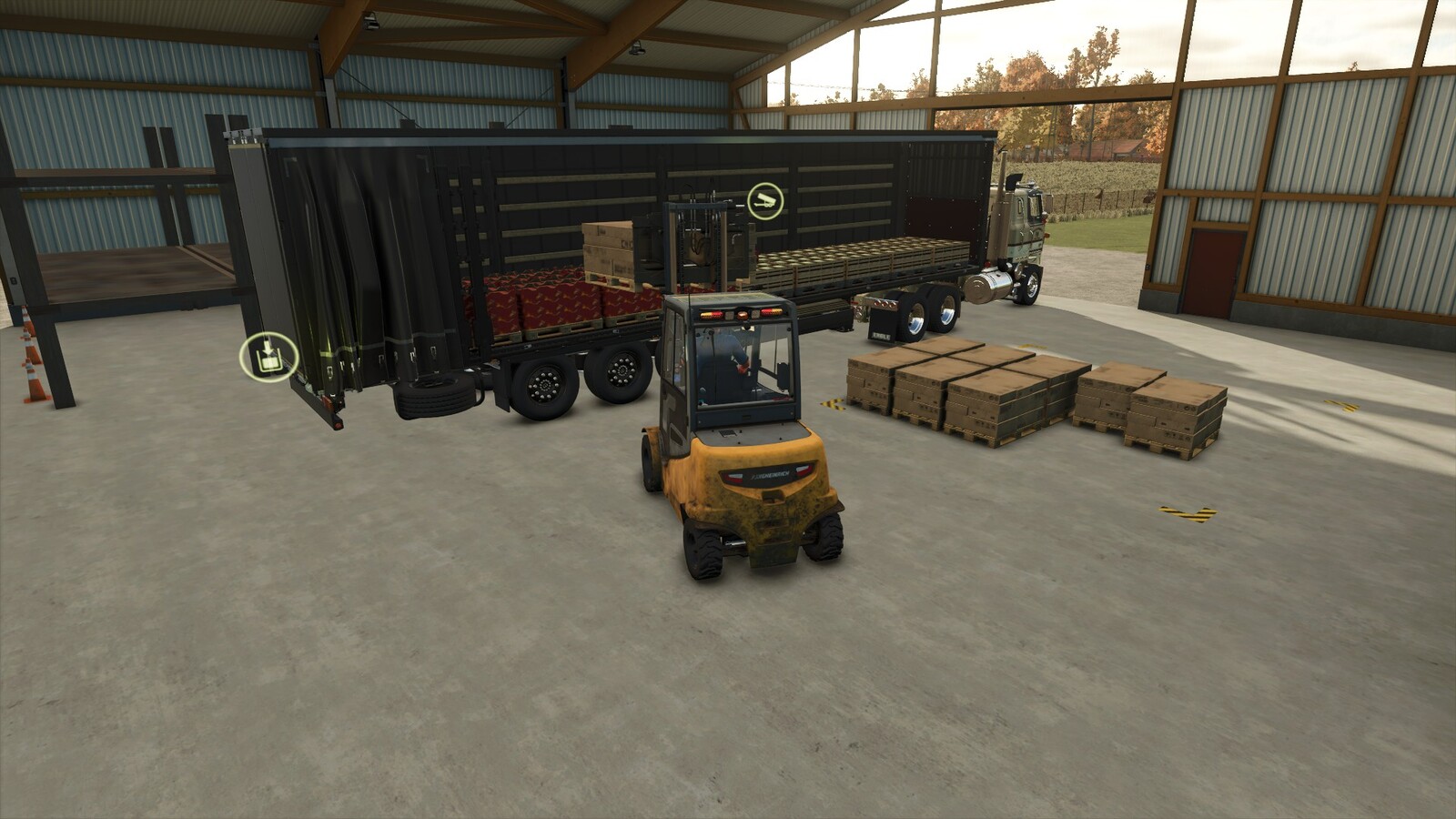Click the security camera mounted on the ceiling beam

pyautogui.click(x=371, y=20)
